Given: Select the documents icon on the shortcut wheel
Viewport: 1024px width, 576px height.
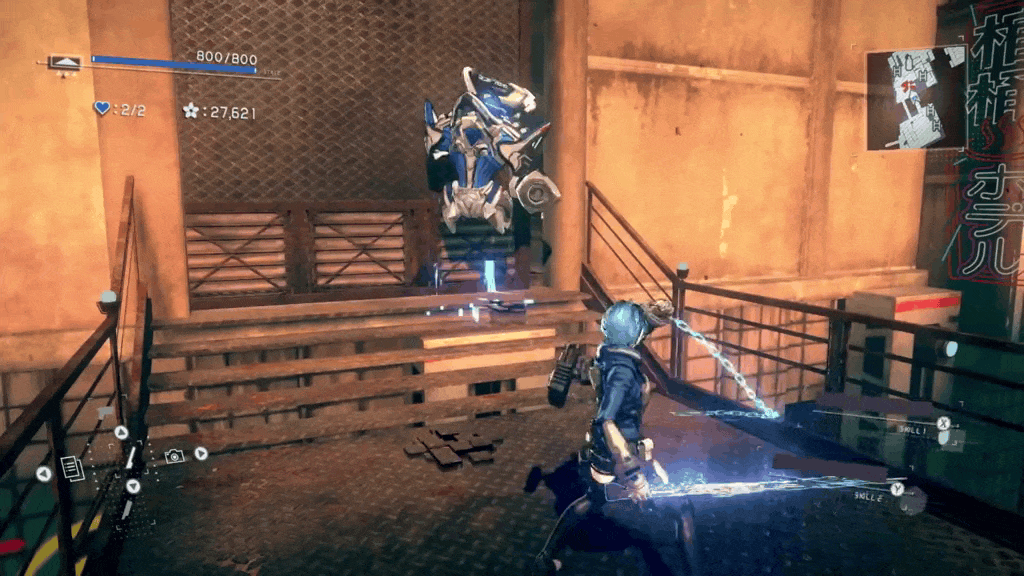Looking at the screenshot, I should (72, 468).
